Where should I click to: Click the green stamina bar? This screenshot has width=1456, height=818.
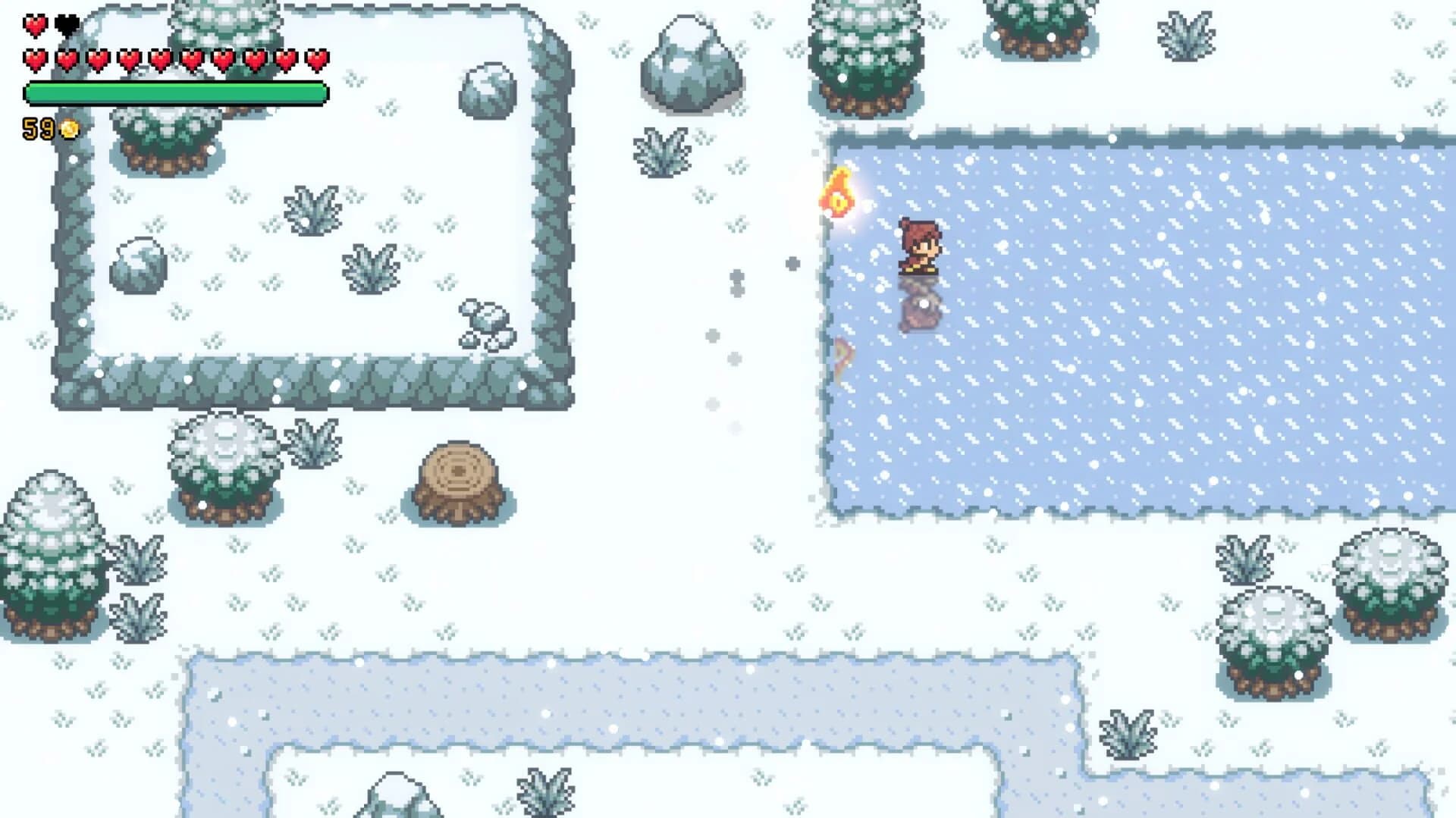[x=174, y=91]
